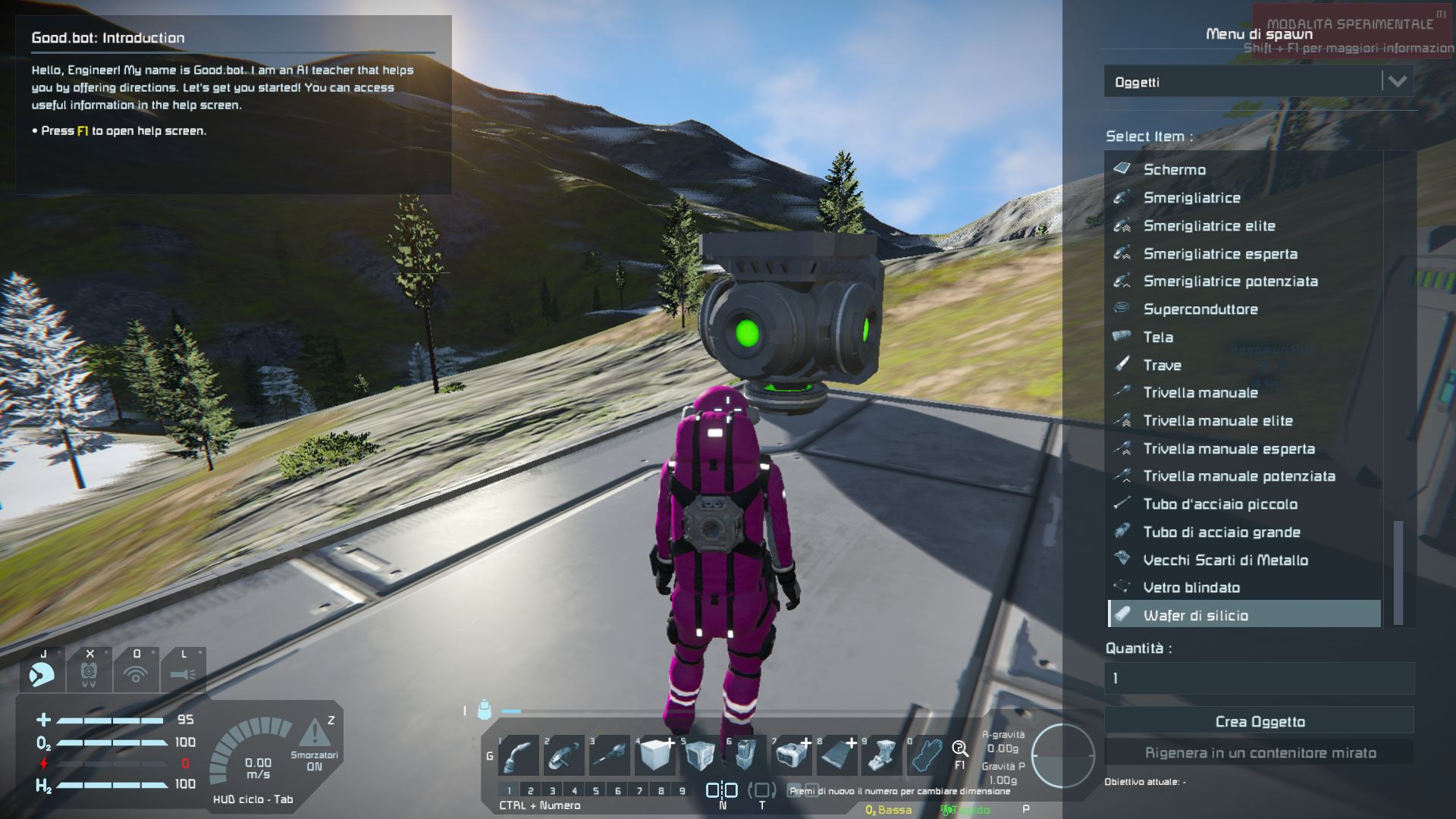Pick Vecchi Scarti di Metallo
Image resolution: width=1456 pixels, height=819 pixels.
click(1225, 560)
